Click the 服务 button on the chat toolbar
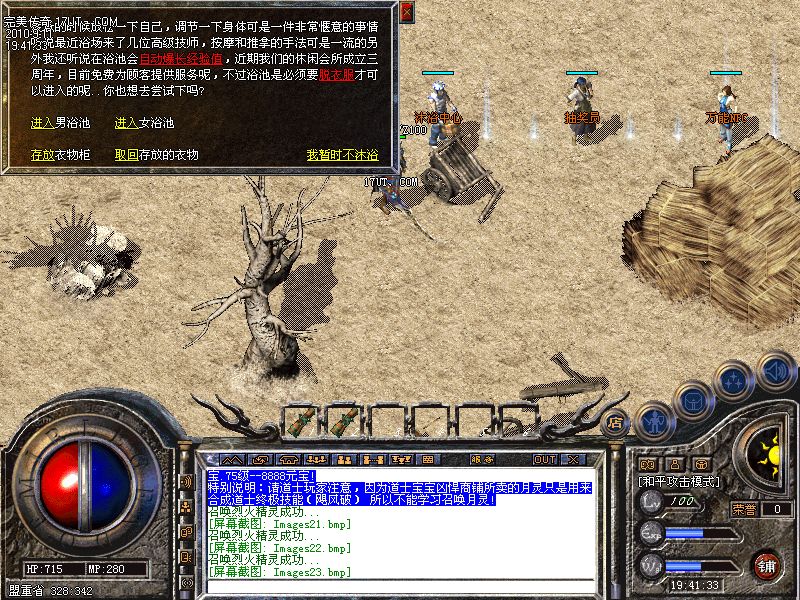Screen dimensions: 800x600 481,459
